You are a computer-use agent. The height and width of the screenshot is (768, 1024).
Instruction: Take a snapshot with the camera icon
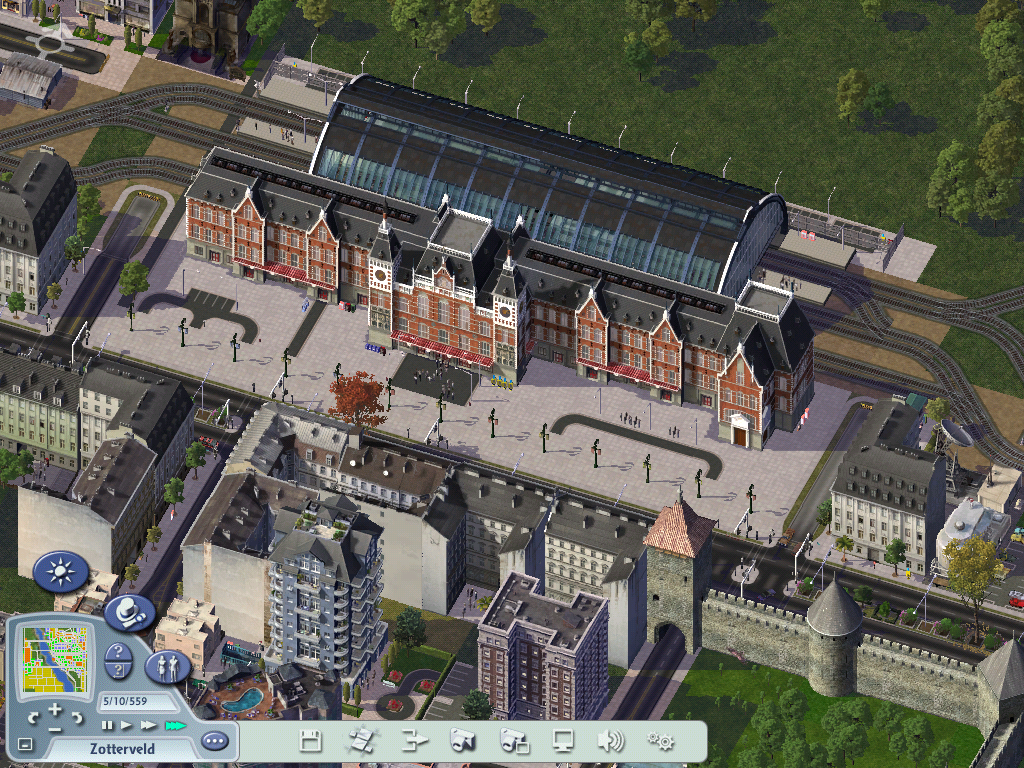point(462,741)
